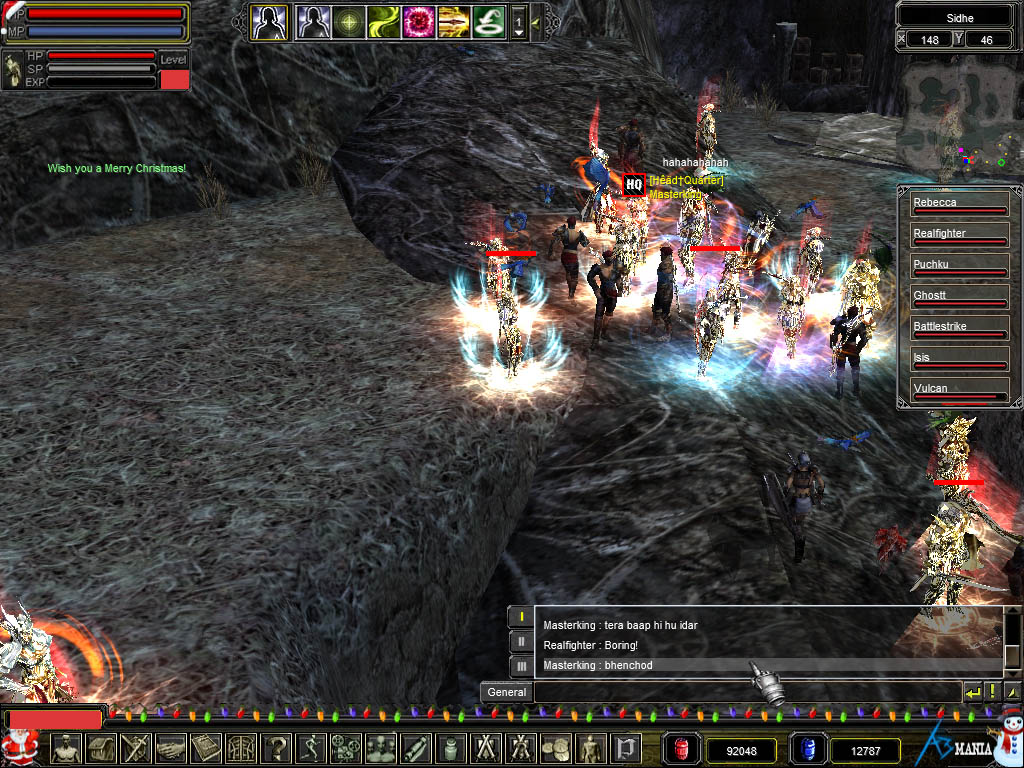Trigger the golden arrow skill
Viewport: 1024px width, 768px height.
[453, 21]
